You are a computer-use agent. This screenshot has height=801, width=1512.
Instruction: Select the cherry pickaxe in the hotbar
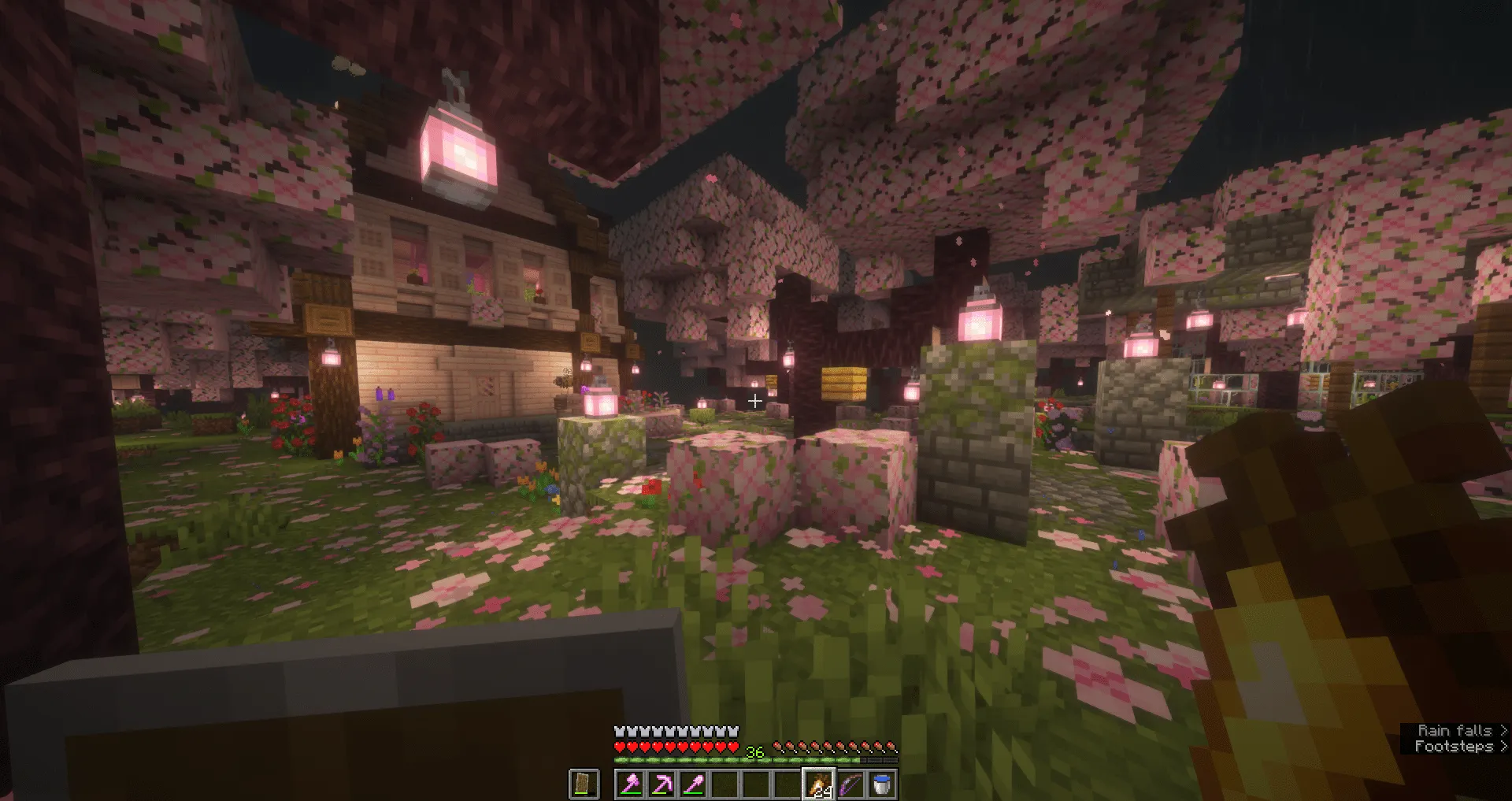tap(662, 785)
